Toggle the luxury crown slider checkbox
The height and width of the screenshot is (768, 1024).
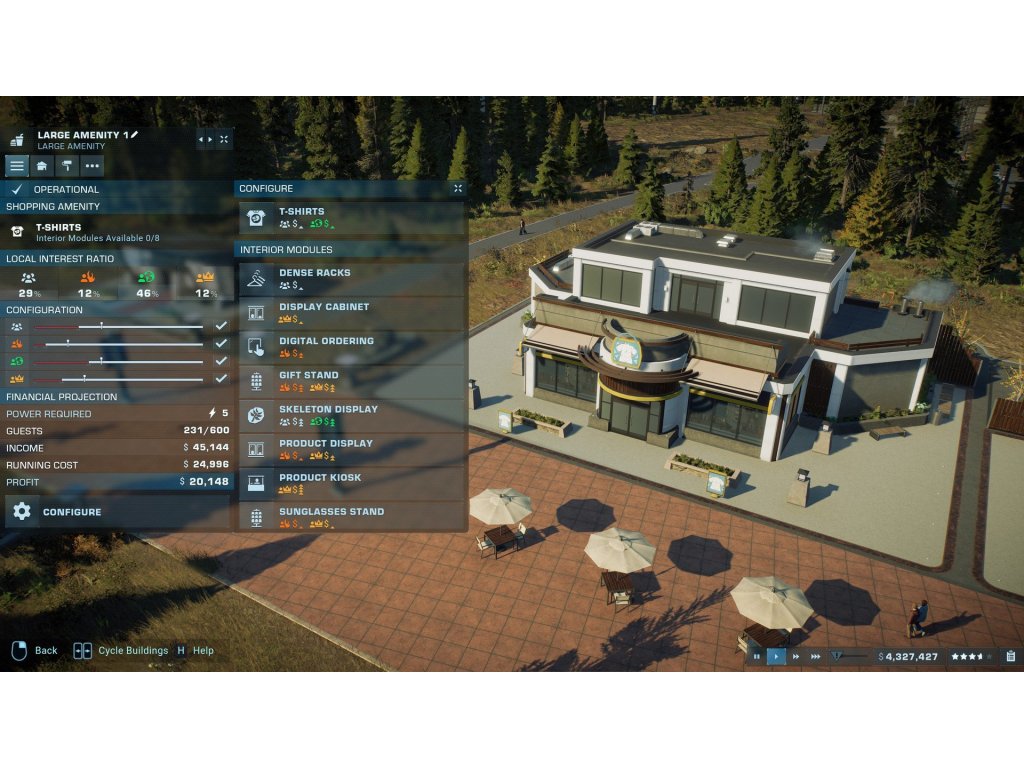(x=221, y=378)
